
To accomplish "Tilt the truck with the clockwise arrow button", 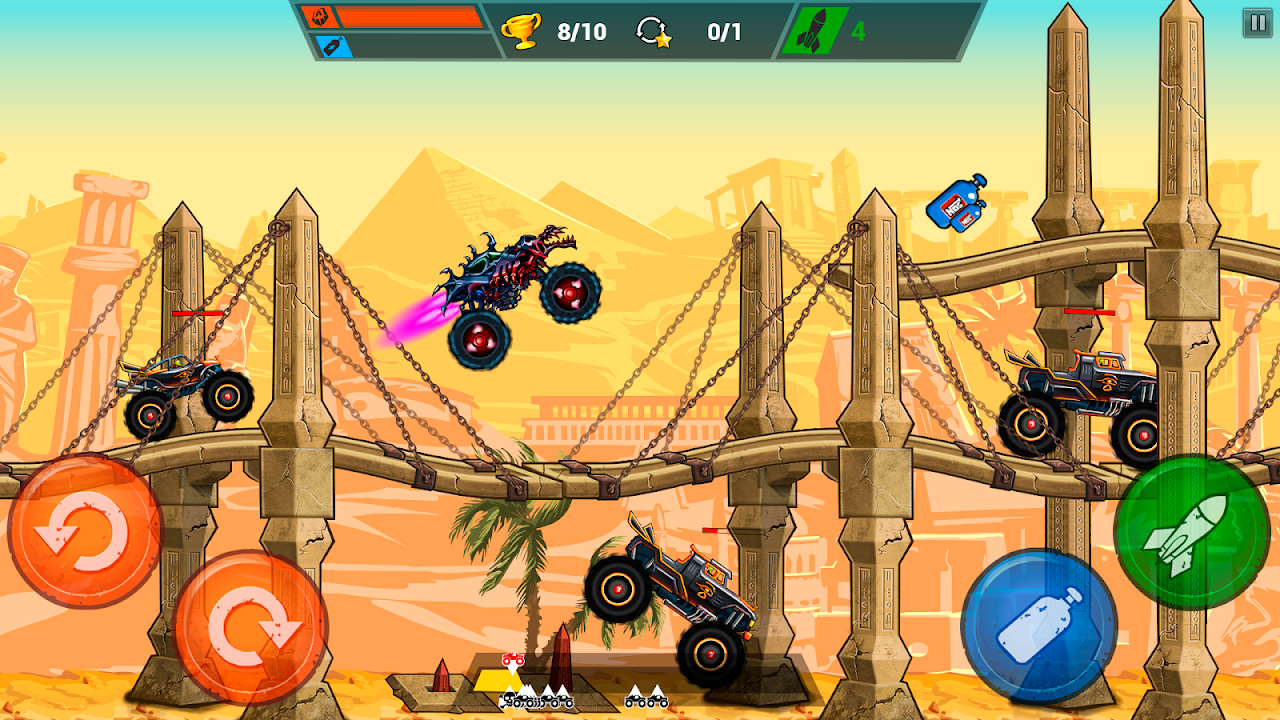I will (252, 627).
